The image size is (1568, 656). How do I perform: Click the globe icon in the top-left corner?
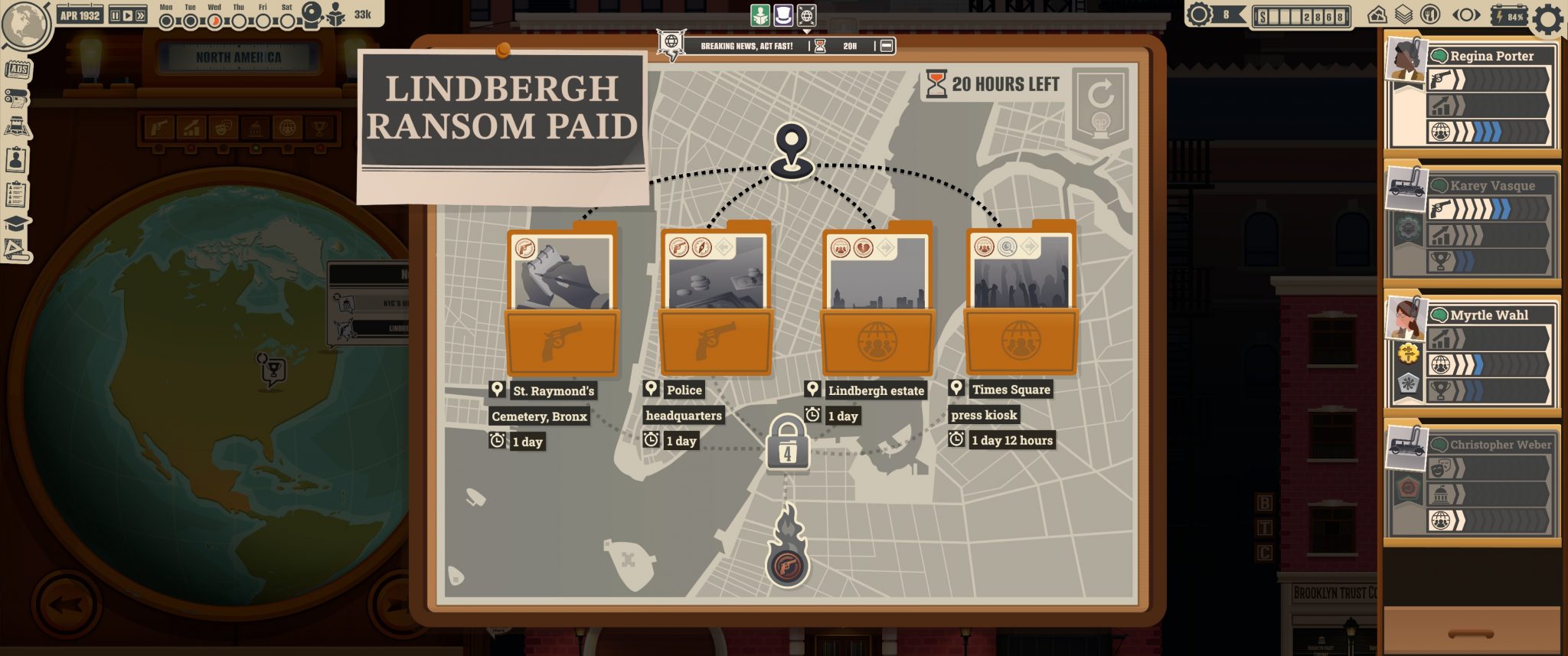pos(24,24)
